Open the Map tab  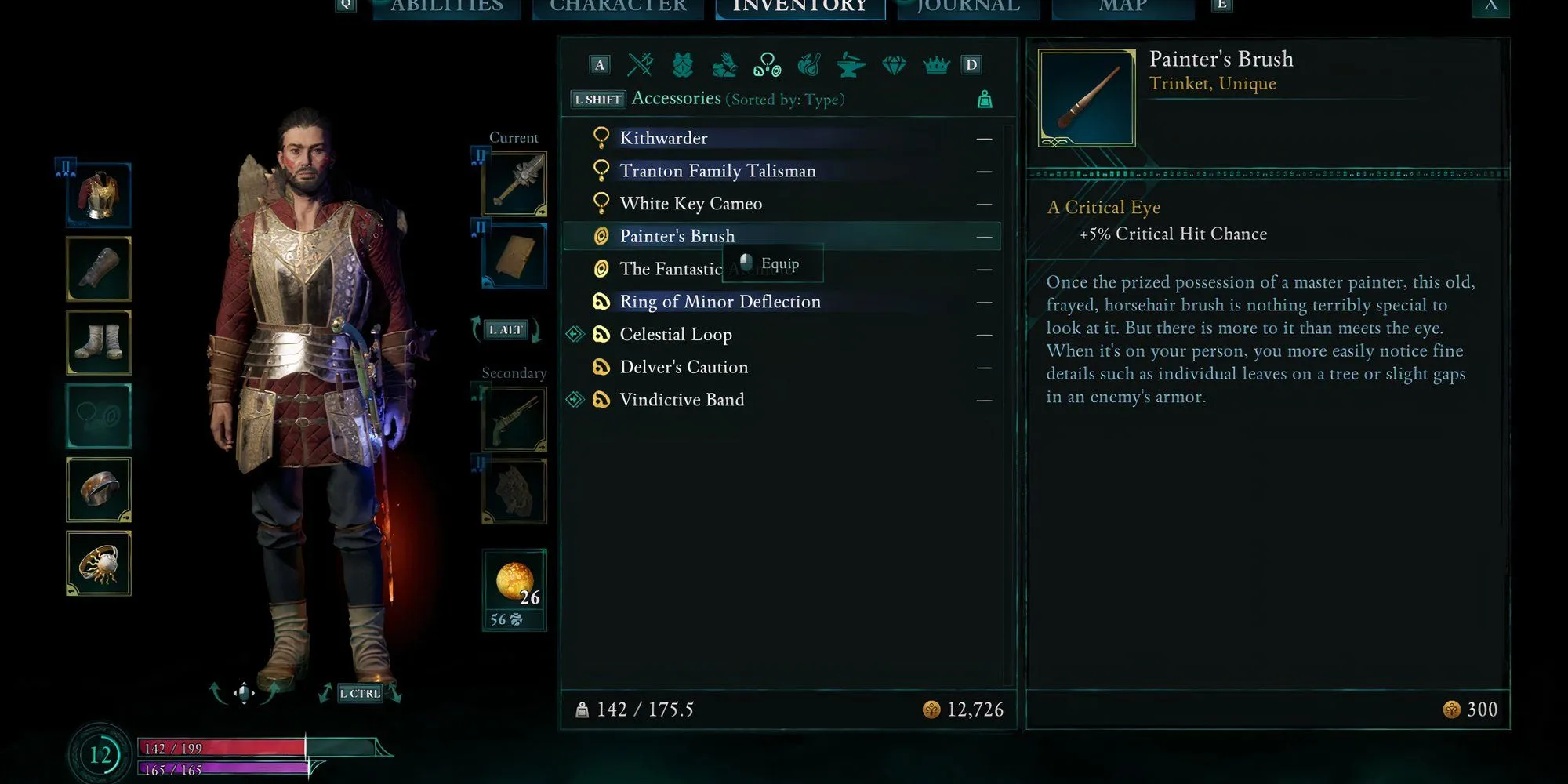click(x=1123, y=8)
